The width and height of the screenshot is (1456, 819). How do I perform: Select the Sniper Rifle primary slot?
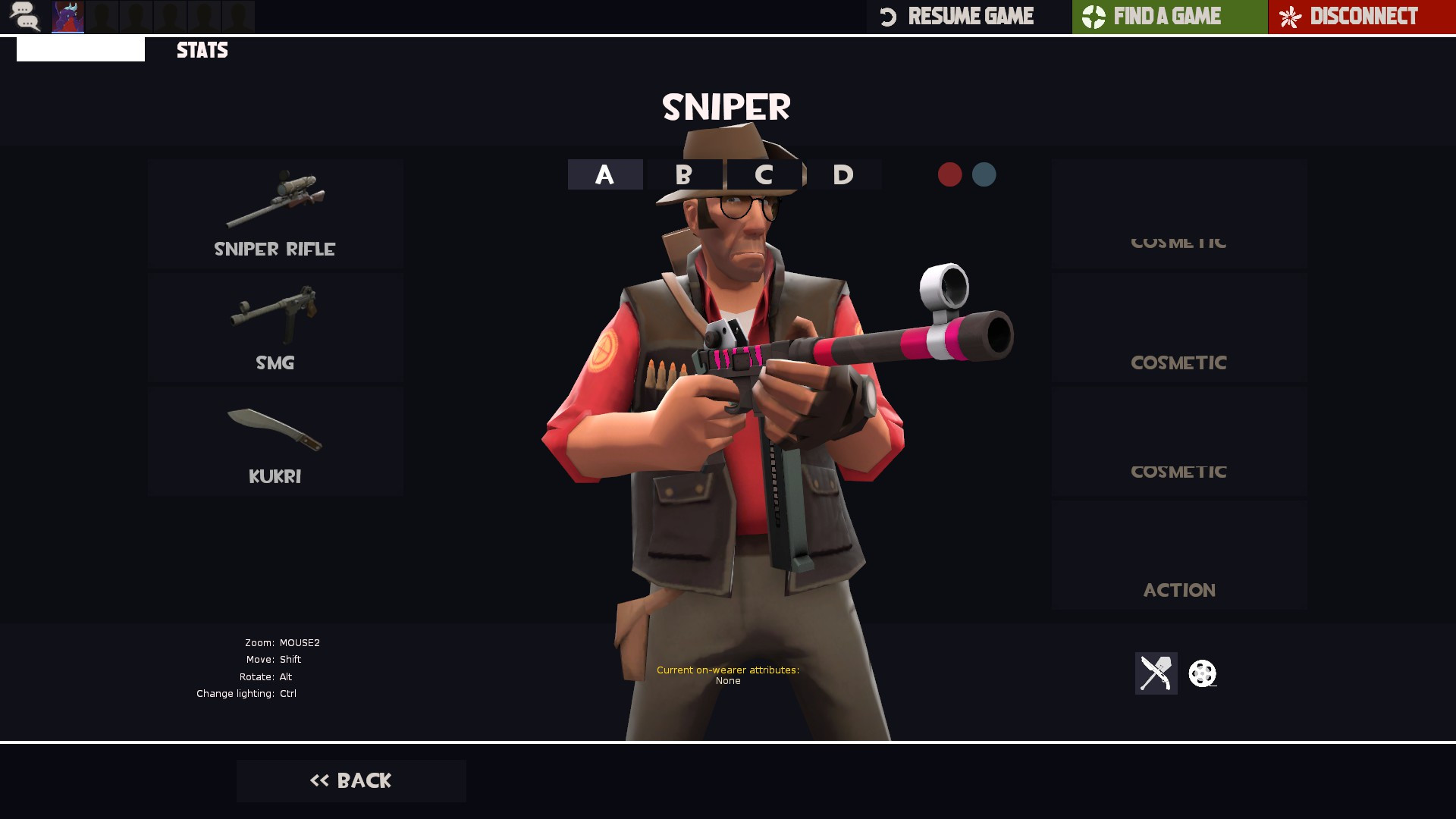pos(275,214)
